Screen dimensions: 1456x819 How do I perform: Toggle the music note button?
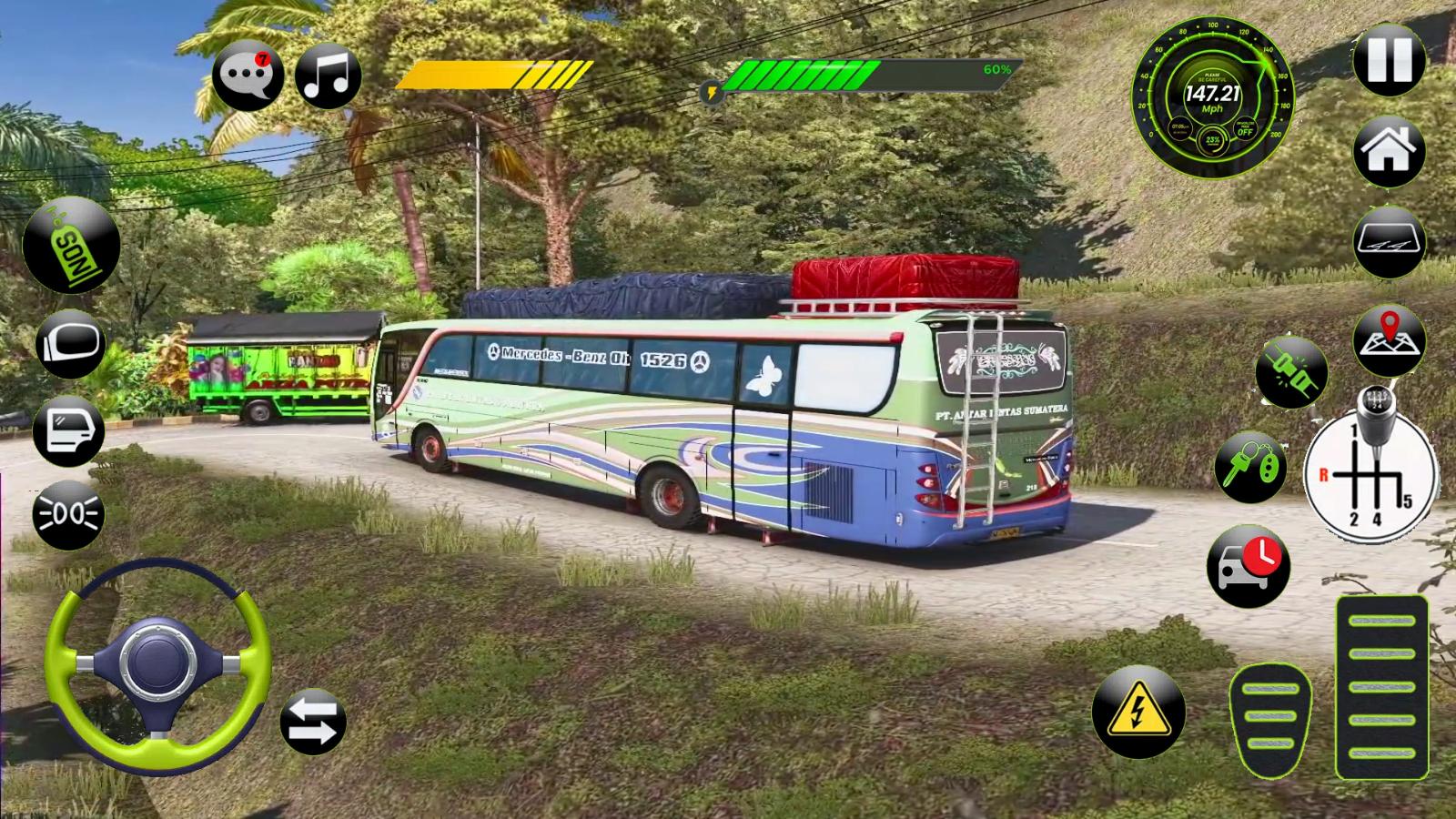pos(328,76)
